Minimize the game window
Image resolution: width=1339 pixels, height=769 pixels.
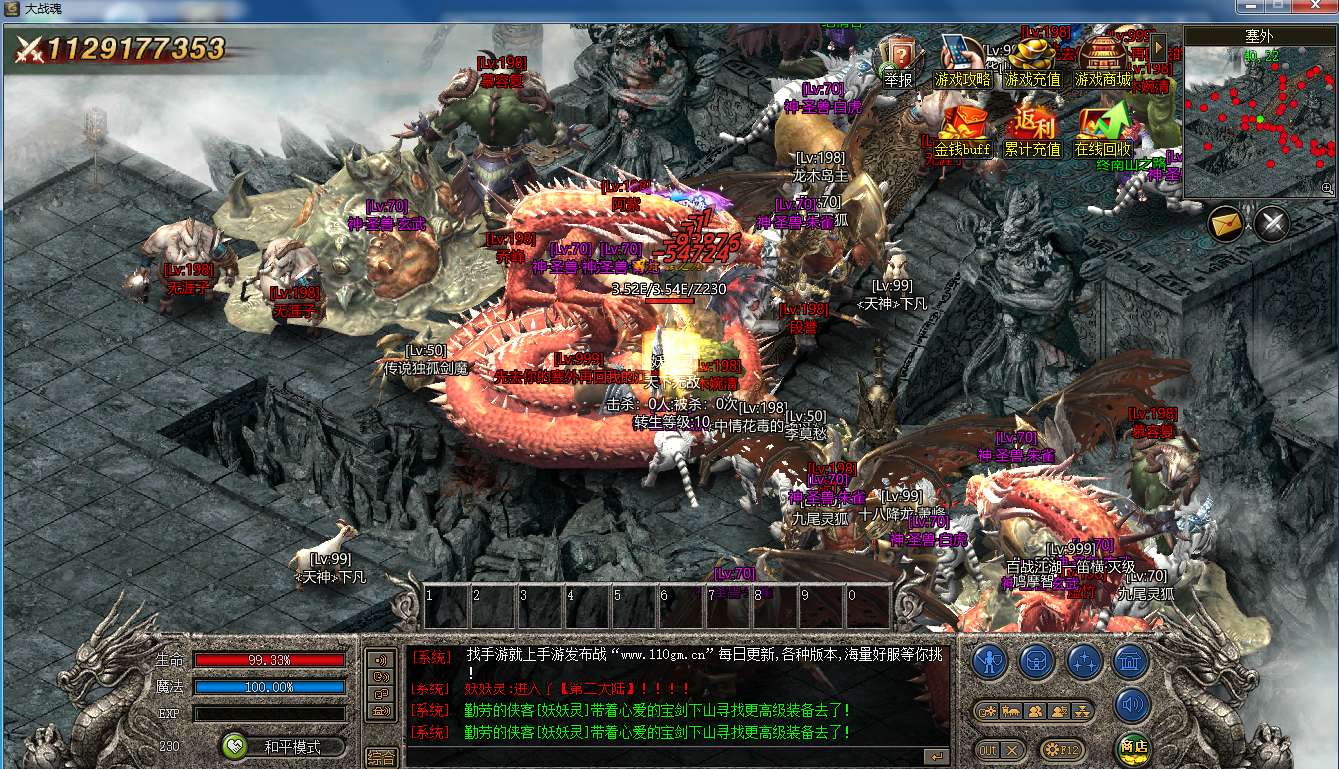tap(1250, 7)
